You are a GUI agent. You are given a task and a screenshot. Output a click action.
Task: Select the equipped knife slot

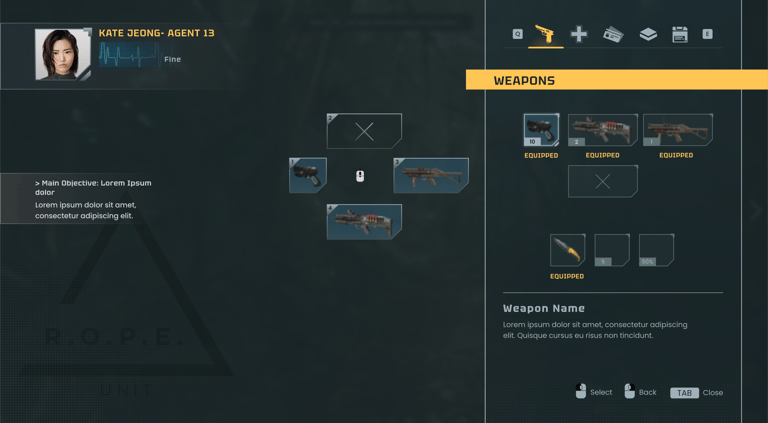click(567, 250)
